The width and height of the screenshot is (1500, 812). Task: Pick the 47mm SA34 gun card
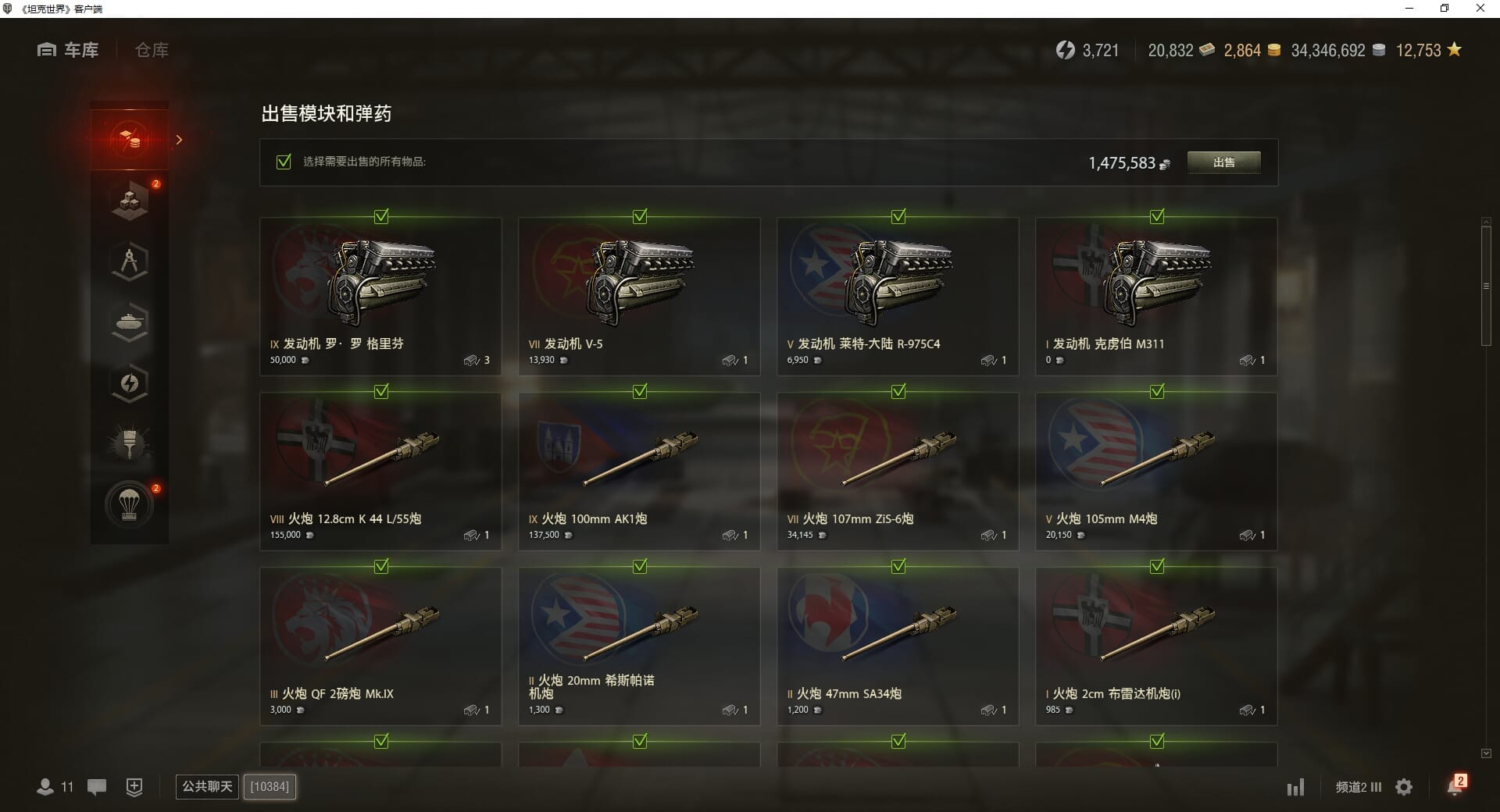point(897,646)
